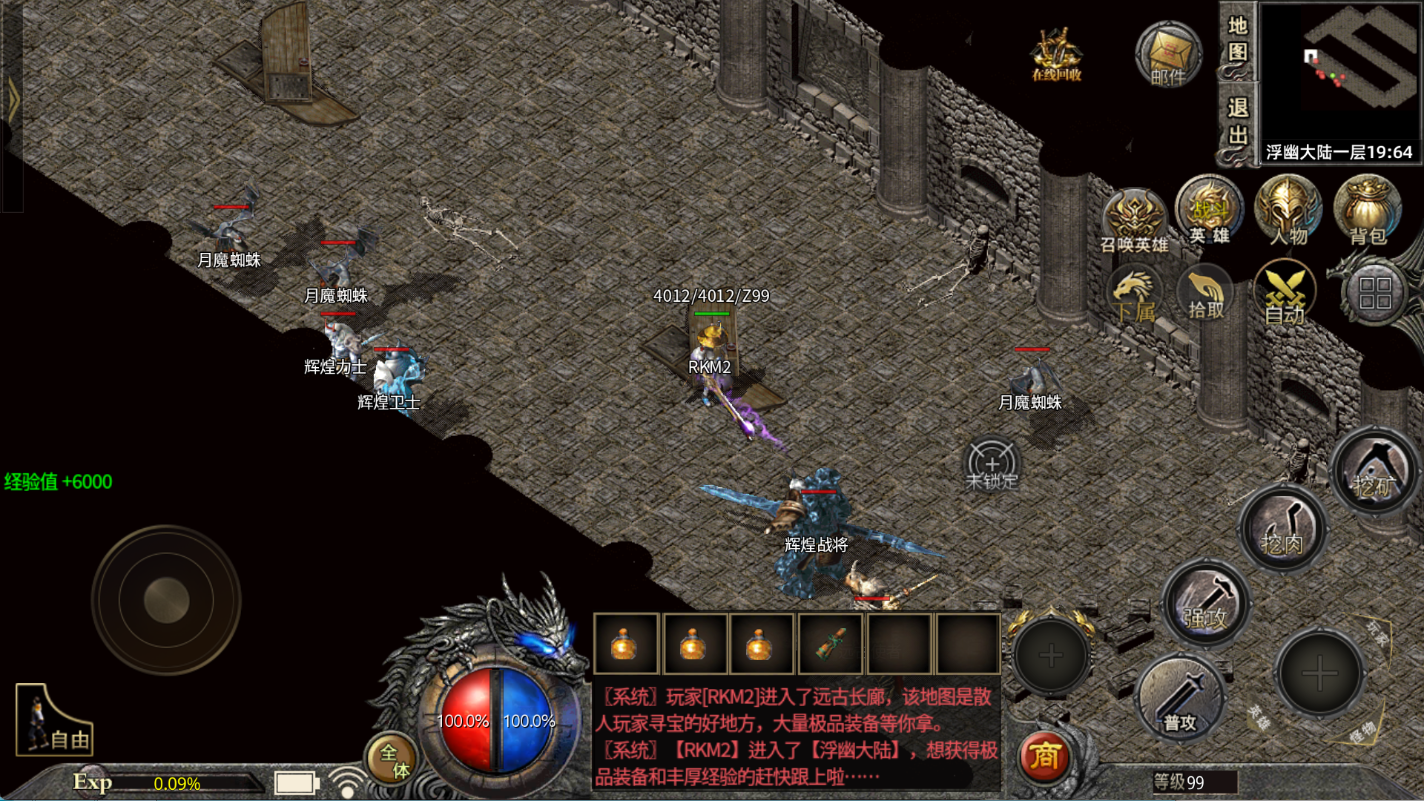Image resolution: width=1424 pixels, height=801 pixels.
Task: Click the 未锁定 target lock crosshair
Action: (992, 466)
